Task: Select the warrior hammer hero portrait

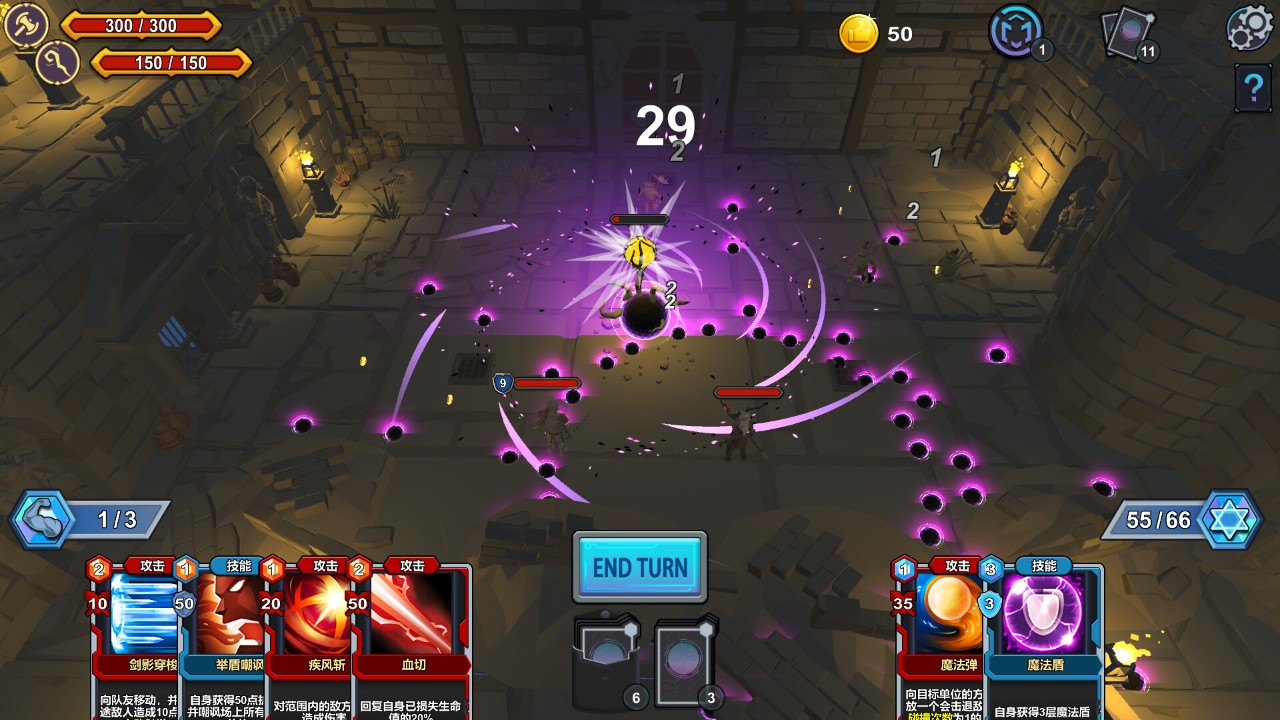Action: 24,24
